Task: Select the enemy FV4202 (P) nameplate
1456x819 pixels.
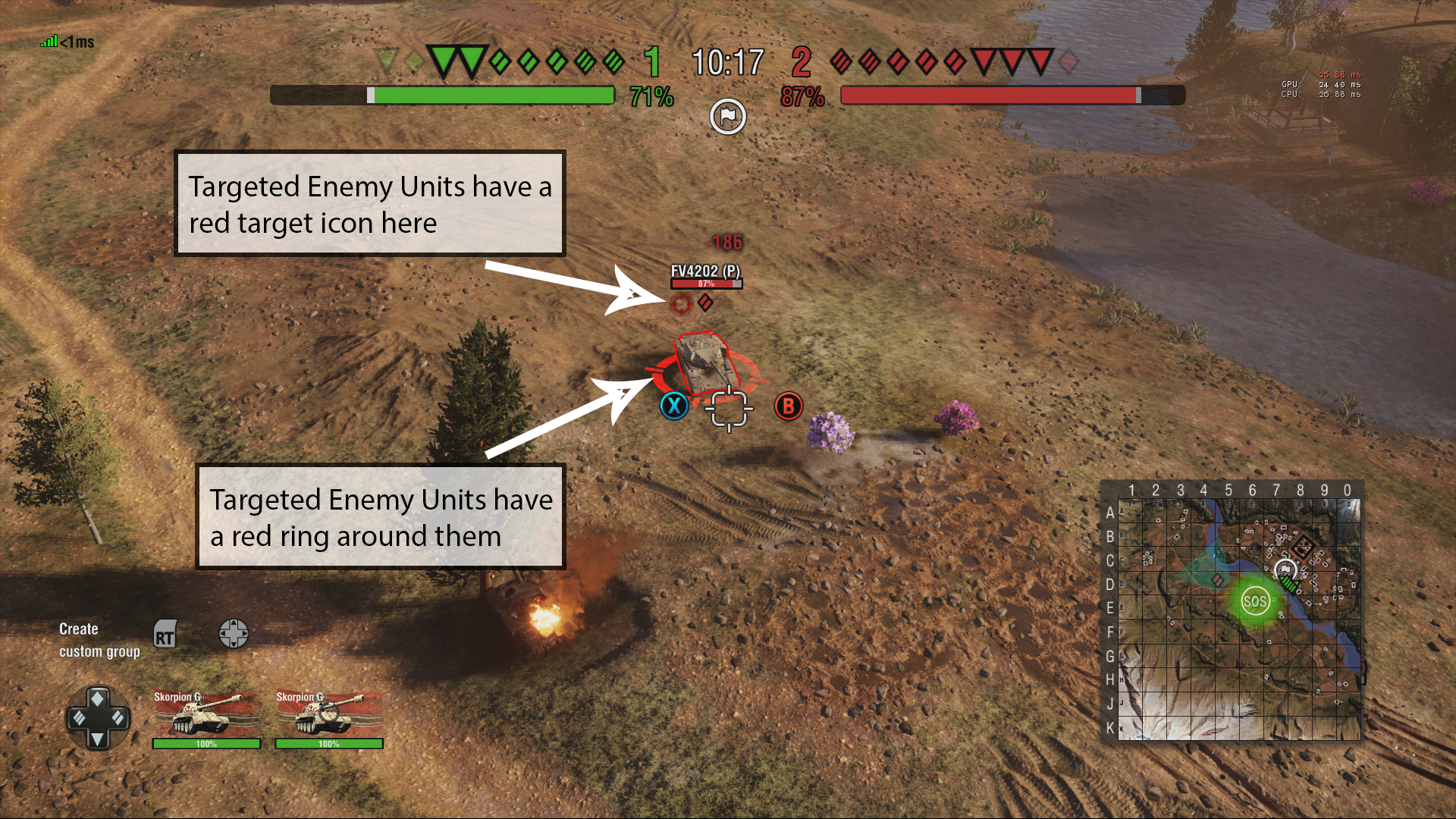Action: coord(706,271)
